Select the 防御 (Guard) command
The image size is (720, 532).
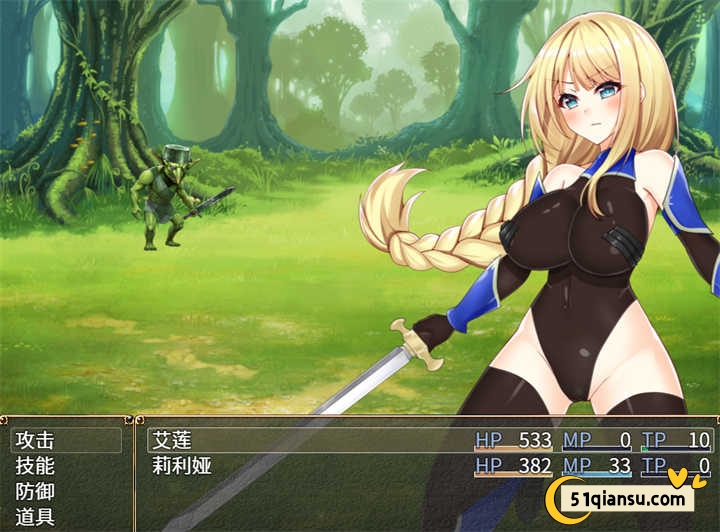tap(36, 492)
